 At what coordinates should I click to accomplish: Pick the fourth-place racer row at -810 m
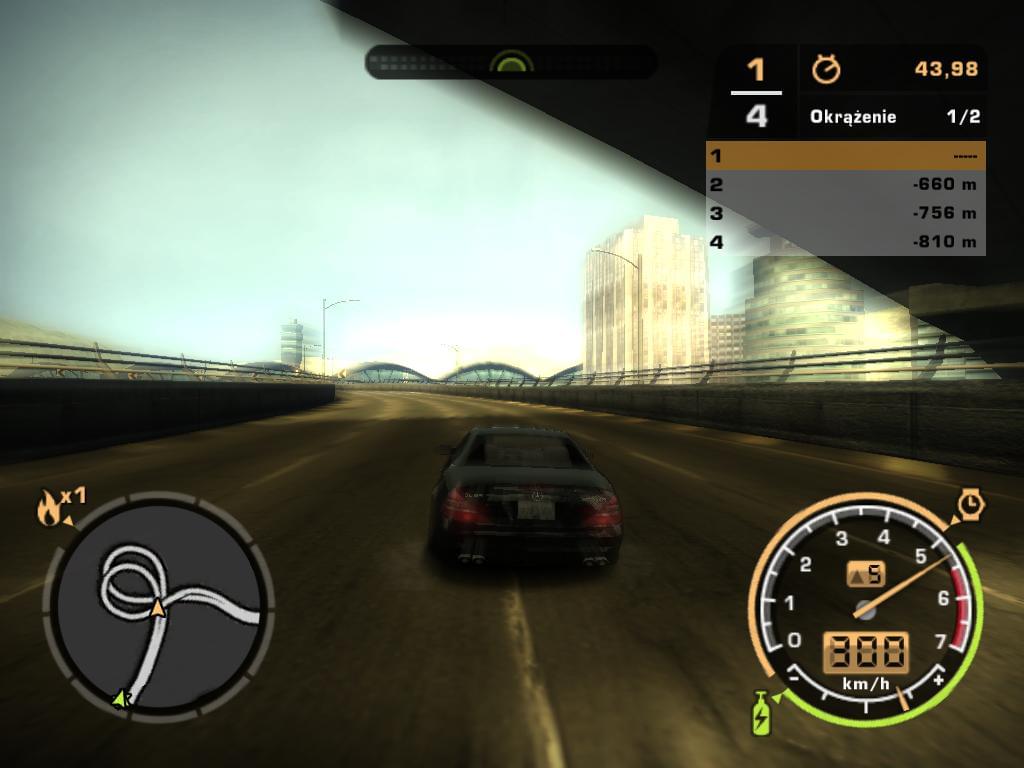tap(846, 241)
